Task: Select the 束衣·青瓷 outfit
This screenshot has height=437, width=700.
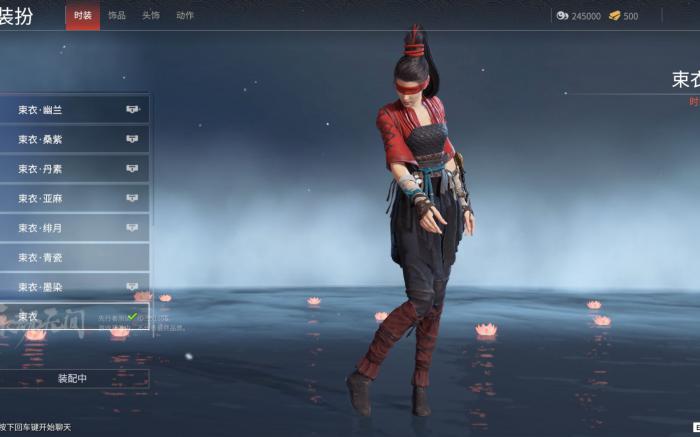Action: (x=75, y=257)
